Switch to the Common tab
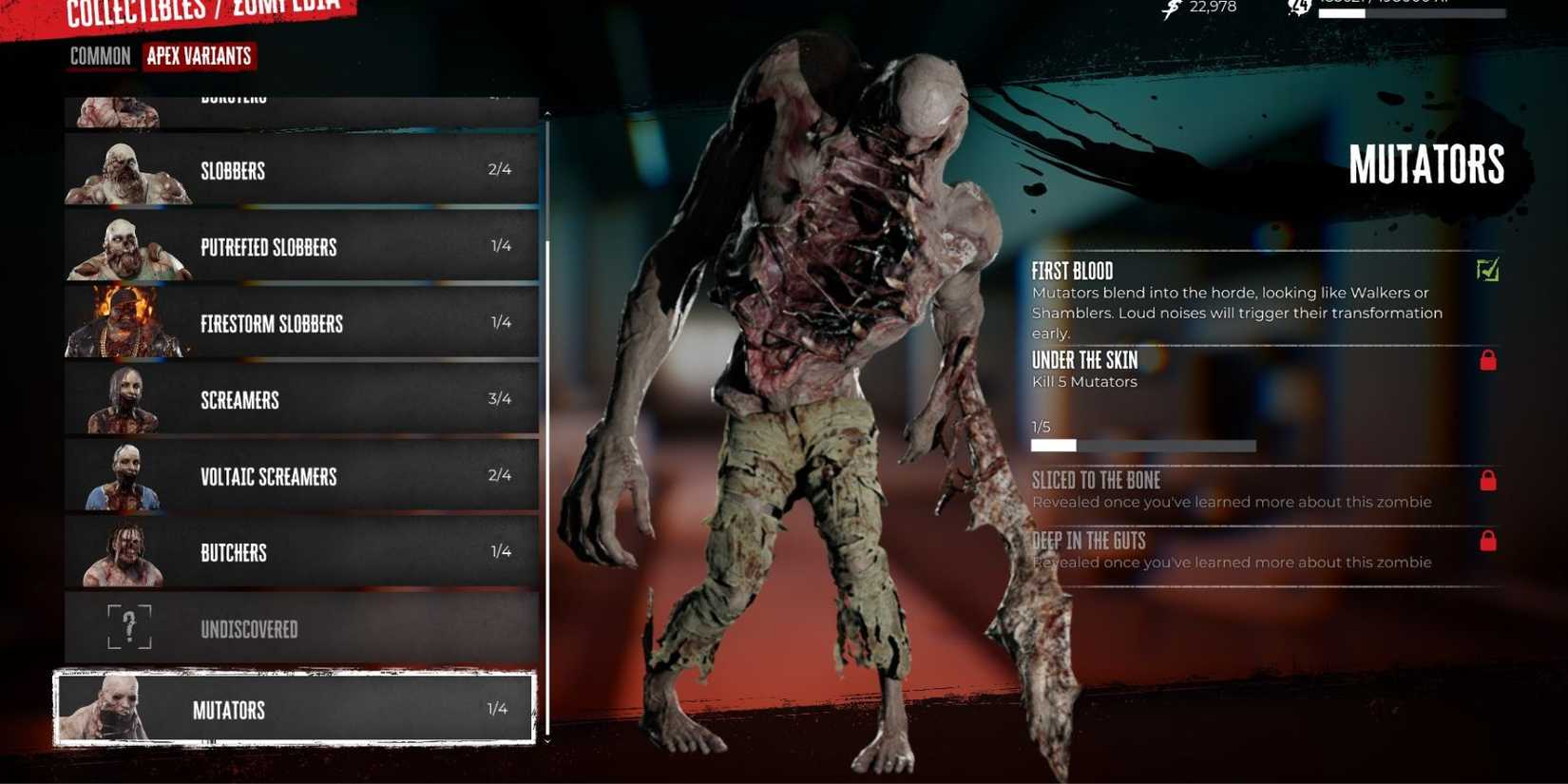1568x784 pixels. click(x=99, y=56)
